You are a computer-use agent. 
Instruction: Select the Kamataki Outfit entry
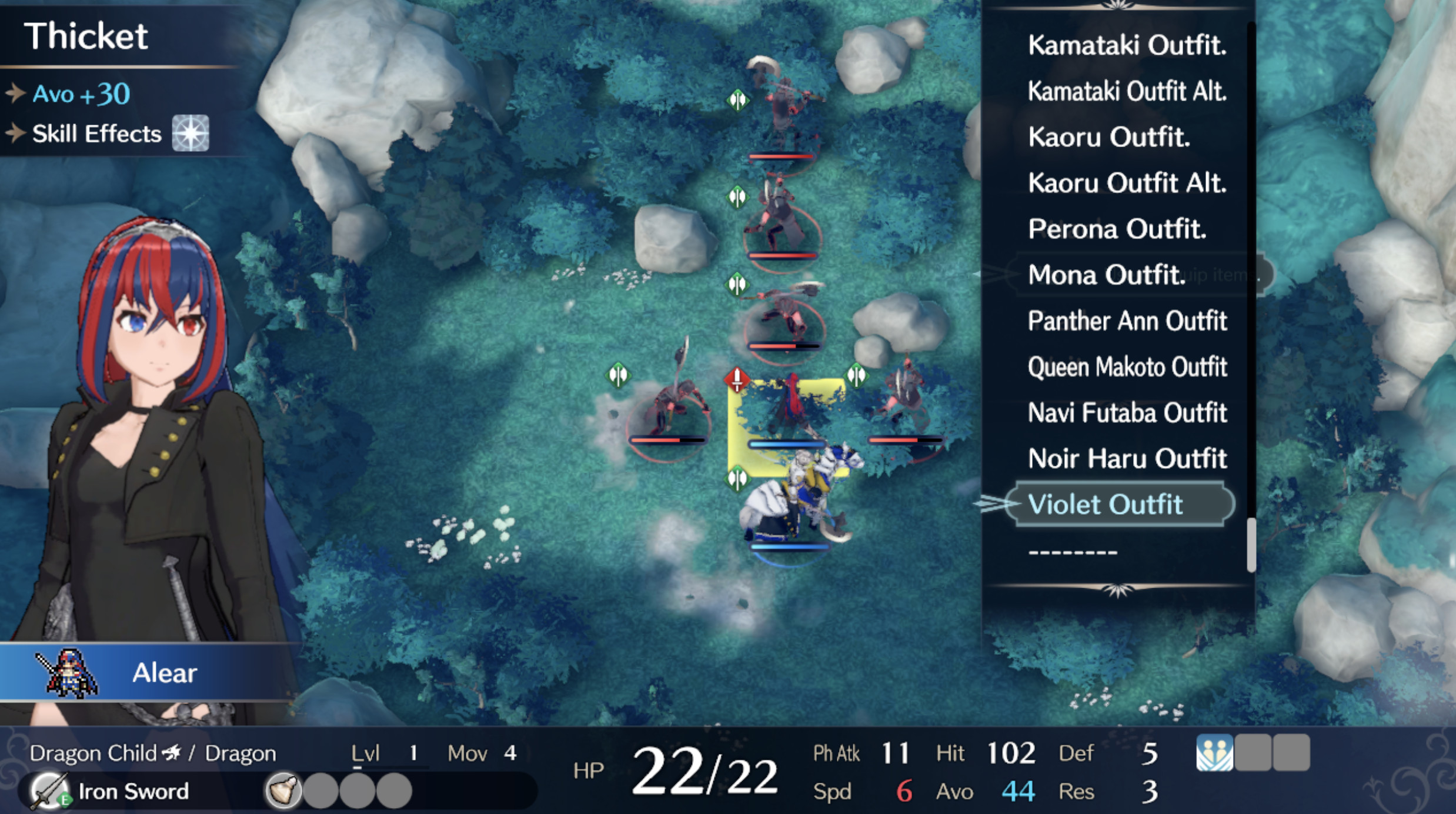pos(1128,46)
